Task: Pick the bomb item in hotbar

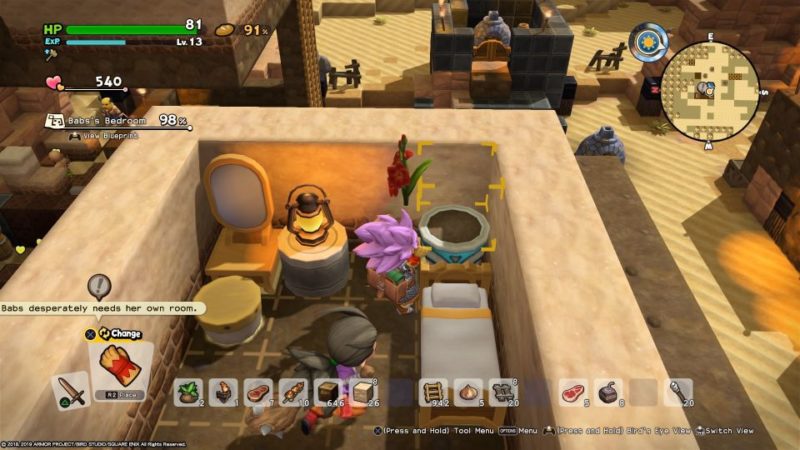Action: 607,392
